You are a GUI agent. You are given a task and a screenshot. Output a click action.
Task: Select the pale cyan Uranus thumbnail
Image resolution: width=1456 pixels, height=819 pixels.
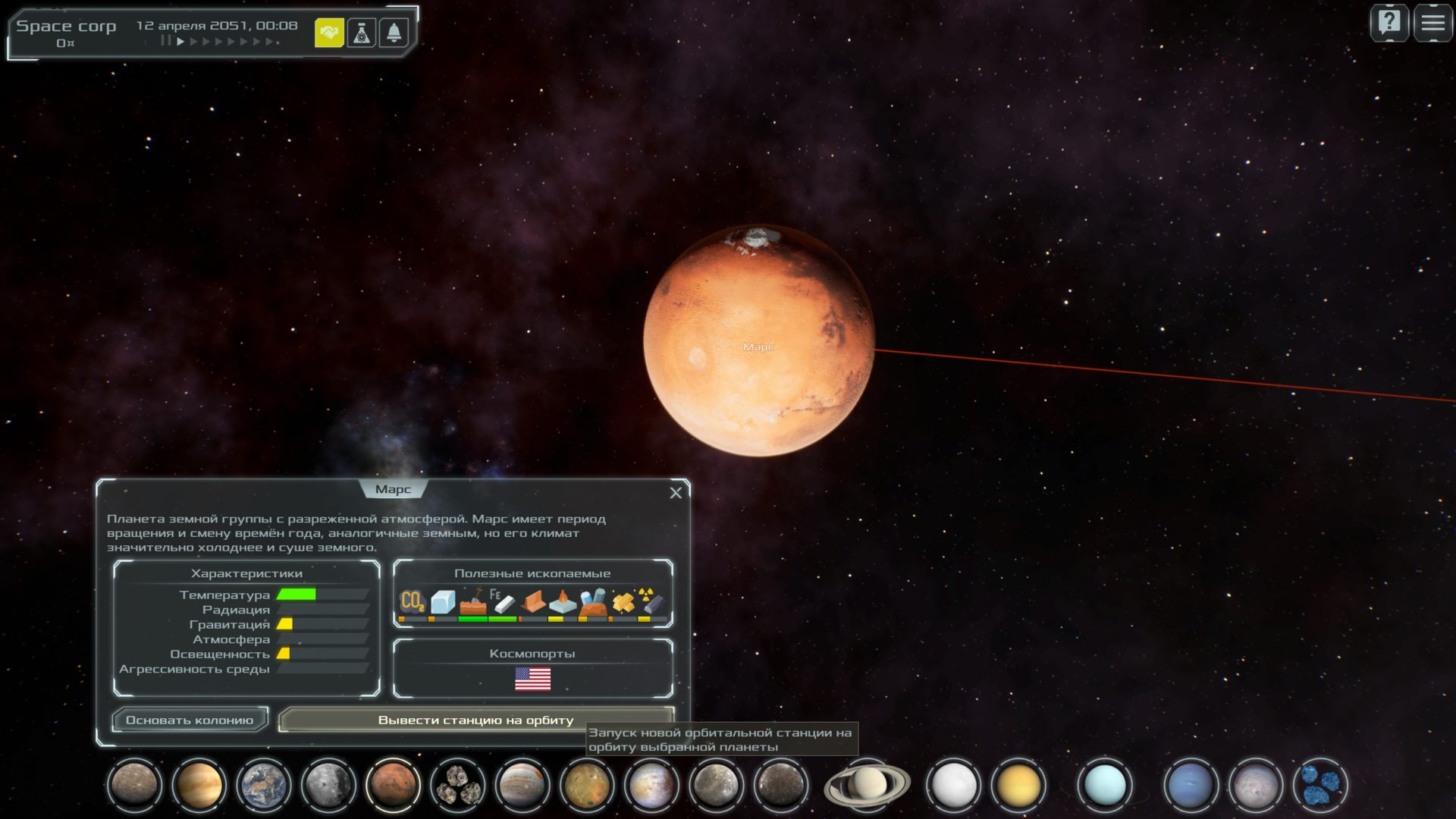pos(1105,785)
